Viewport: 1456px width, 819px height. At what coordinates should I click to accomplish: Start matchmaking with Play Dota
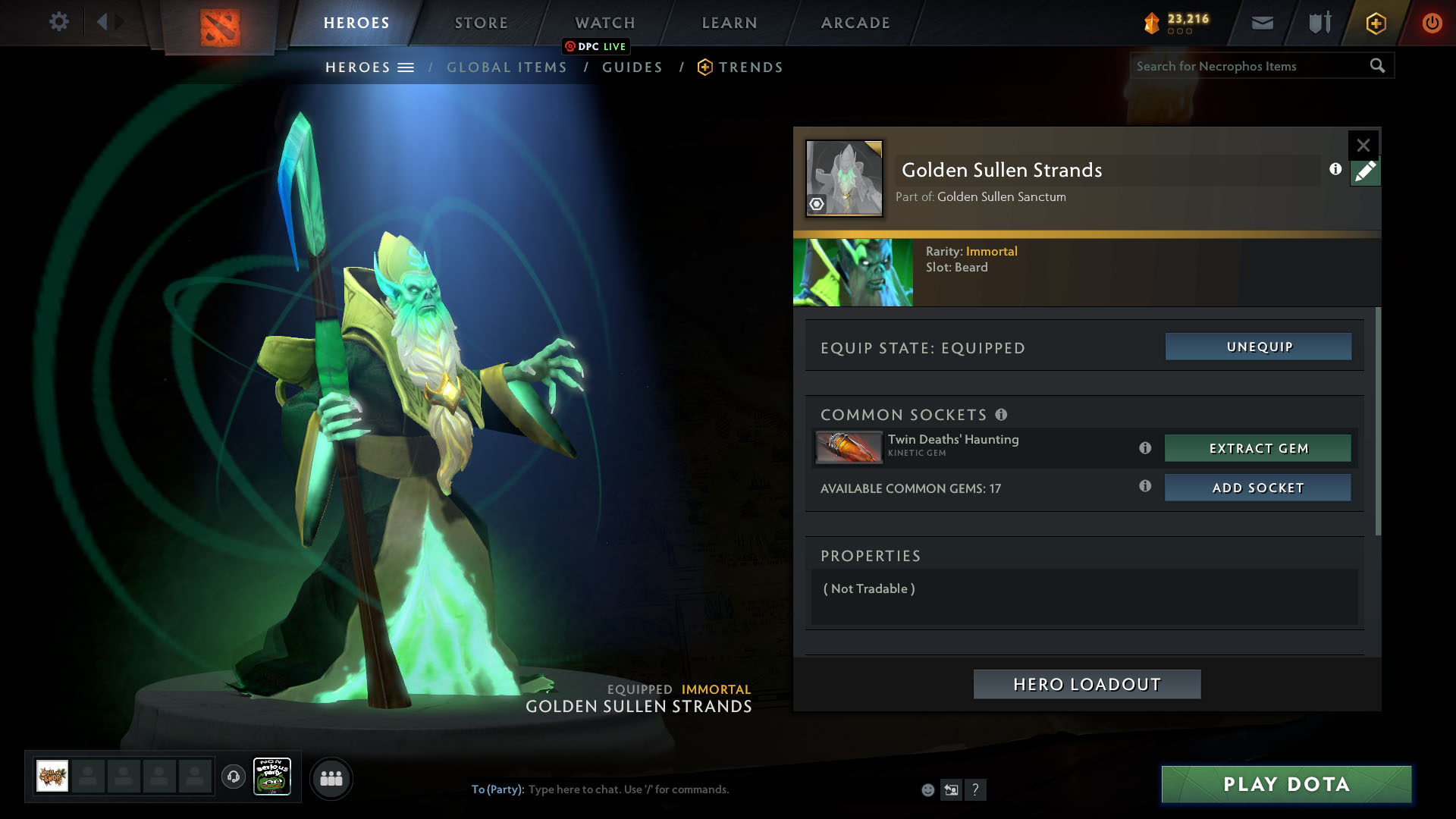tap(1286, 784)
